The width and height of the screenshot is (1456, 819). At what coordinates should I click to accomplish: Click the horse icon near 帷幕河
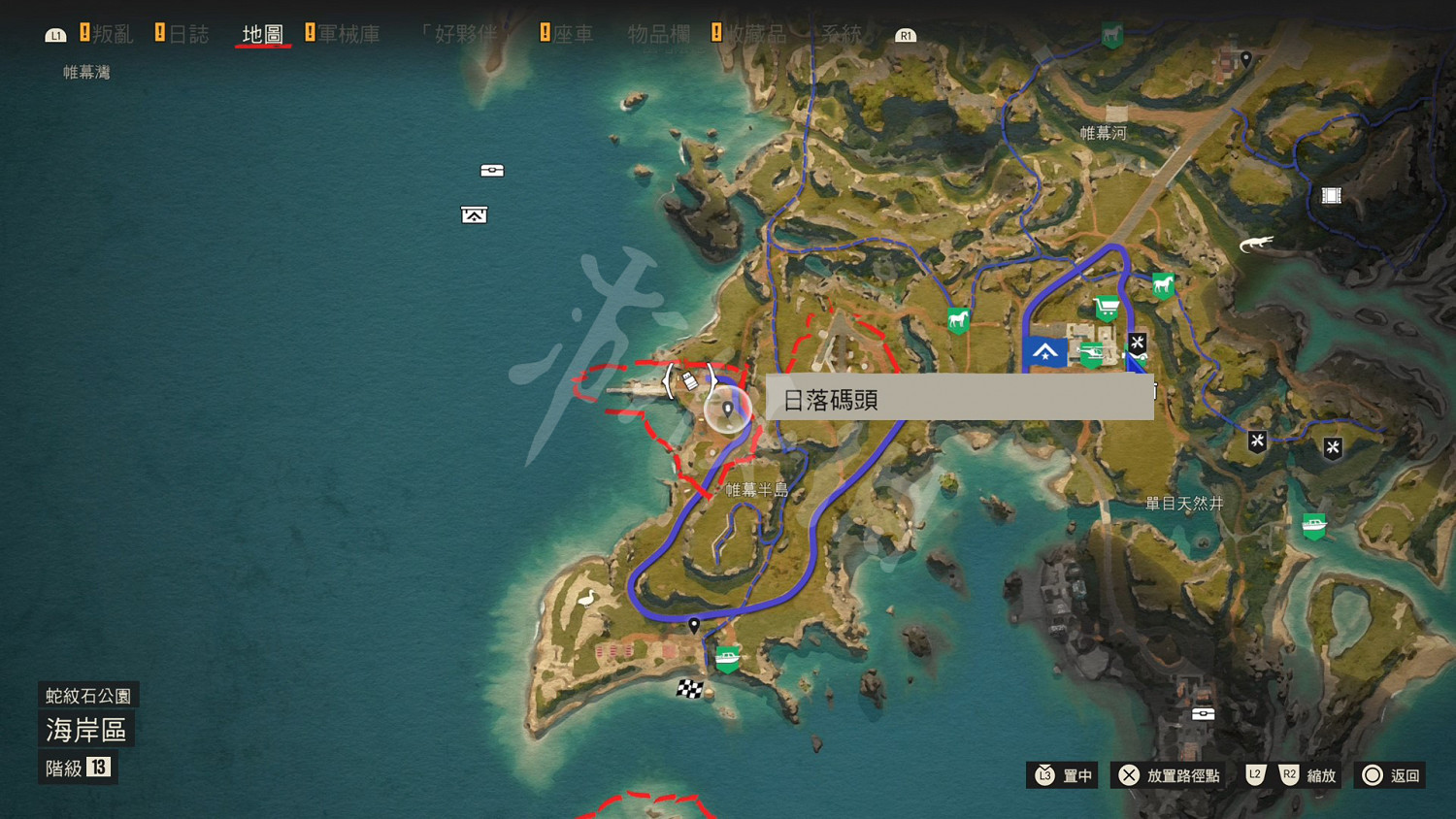[1162, 284]
